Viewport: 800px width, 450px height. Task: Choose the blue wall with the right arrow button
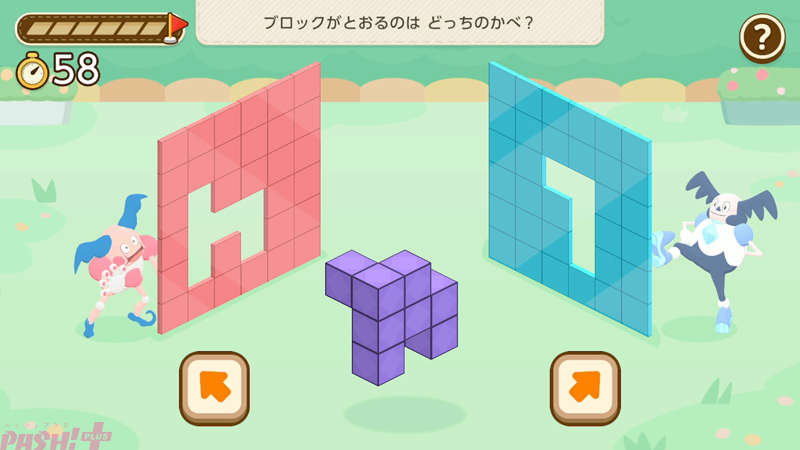tap(585, 388)
